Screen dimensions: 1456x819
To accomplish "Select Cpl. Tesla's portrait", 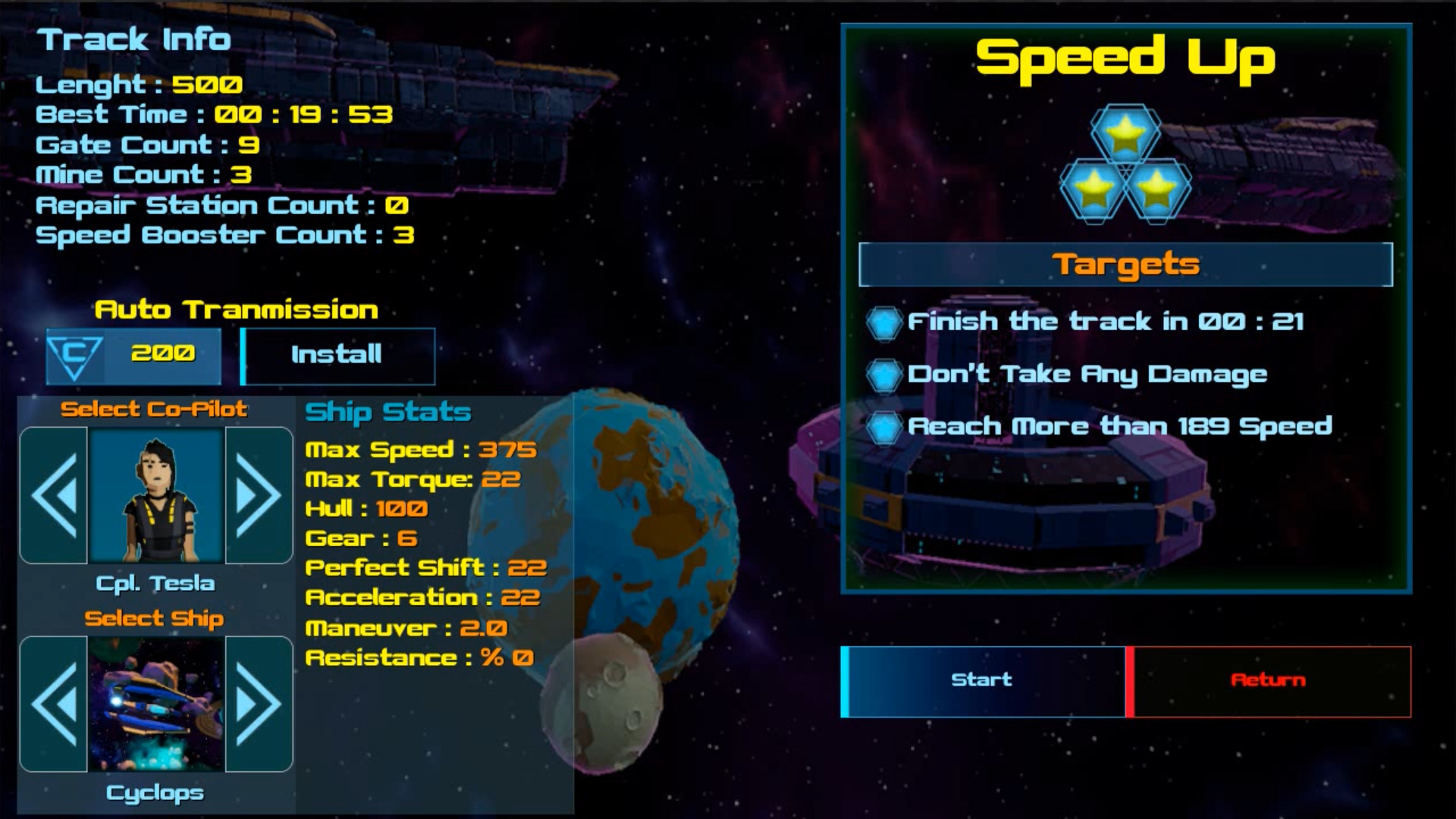I will [x=155, y=494].
